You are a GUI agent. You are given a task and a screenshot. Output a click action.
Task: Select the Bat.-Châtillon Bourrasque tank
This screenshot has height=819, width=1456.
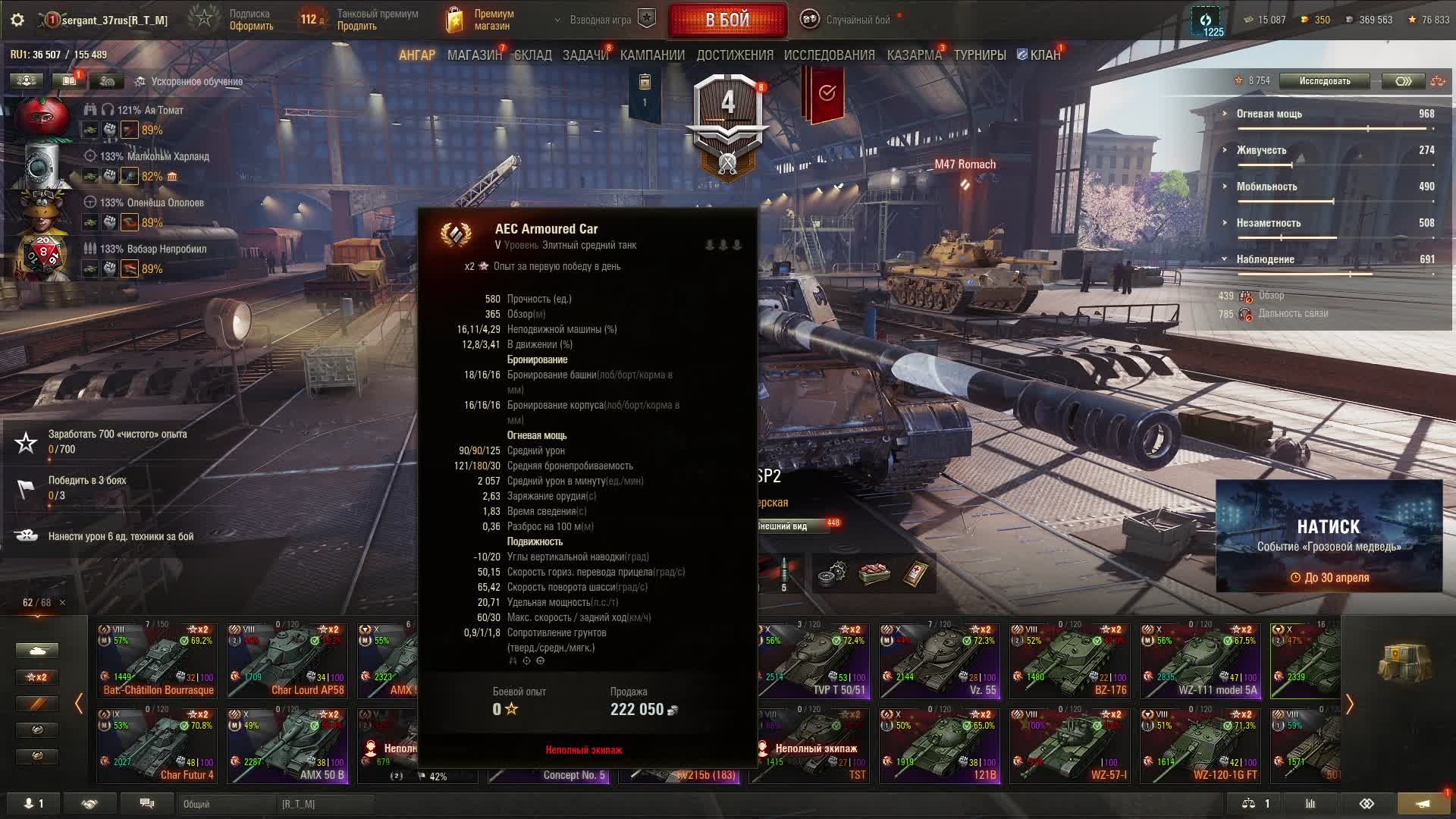157,661
